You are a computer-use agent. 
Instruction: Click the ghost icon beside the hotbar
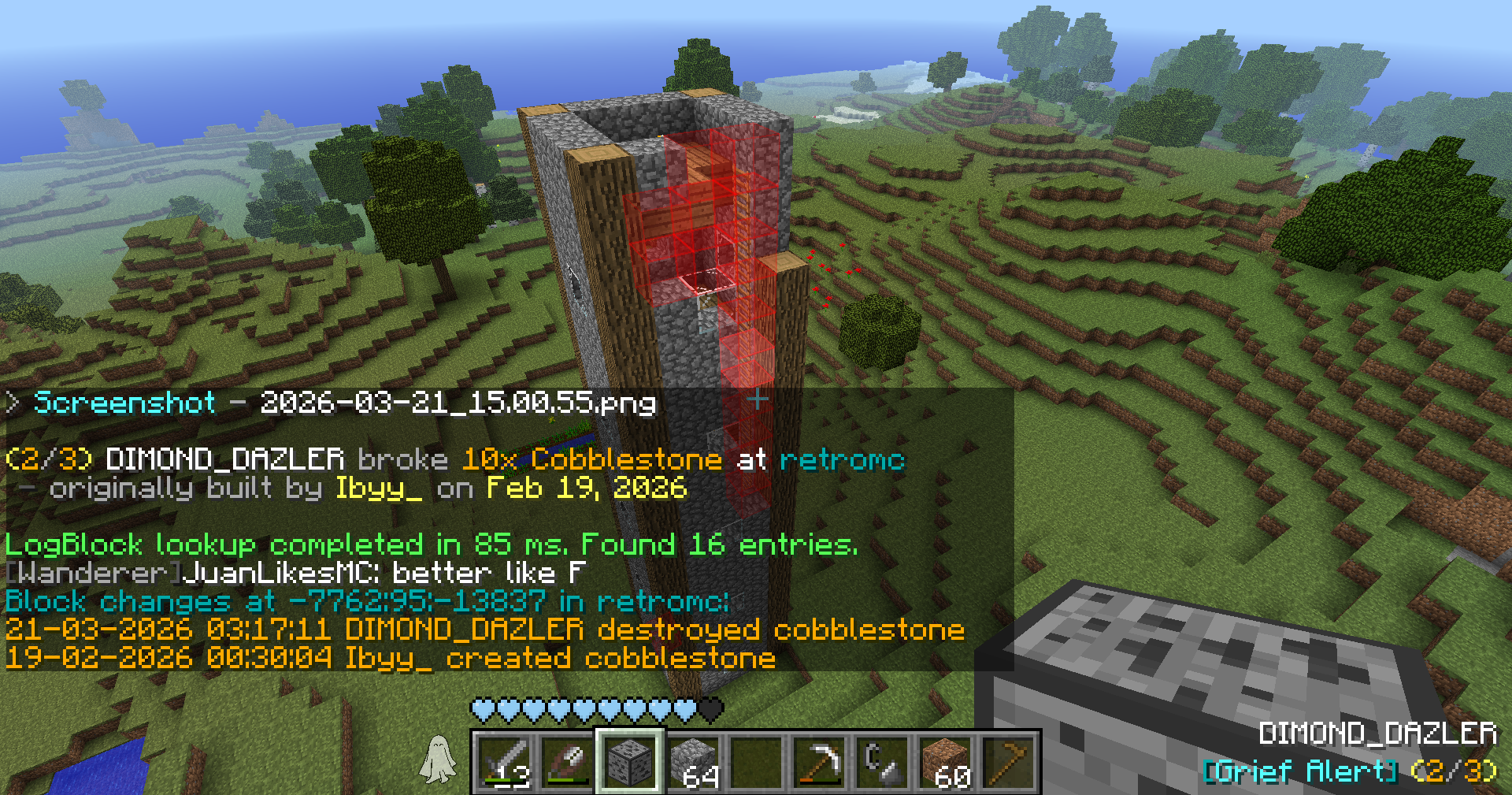click(x=438, y=759)
